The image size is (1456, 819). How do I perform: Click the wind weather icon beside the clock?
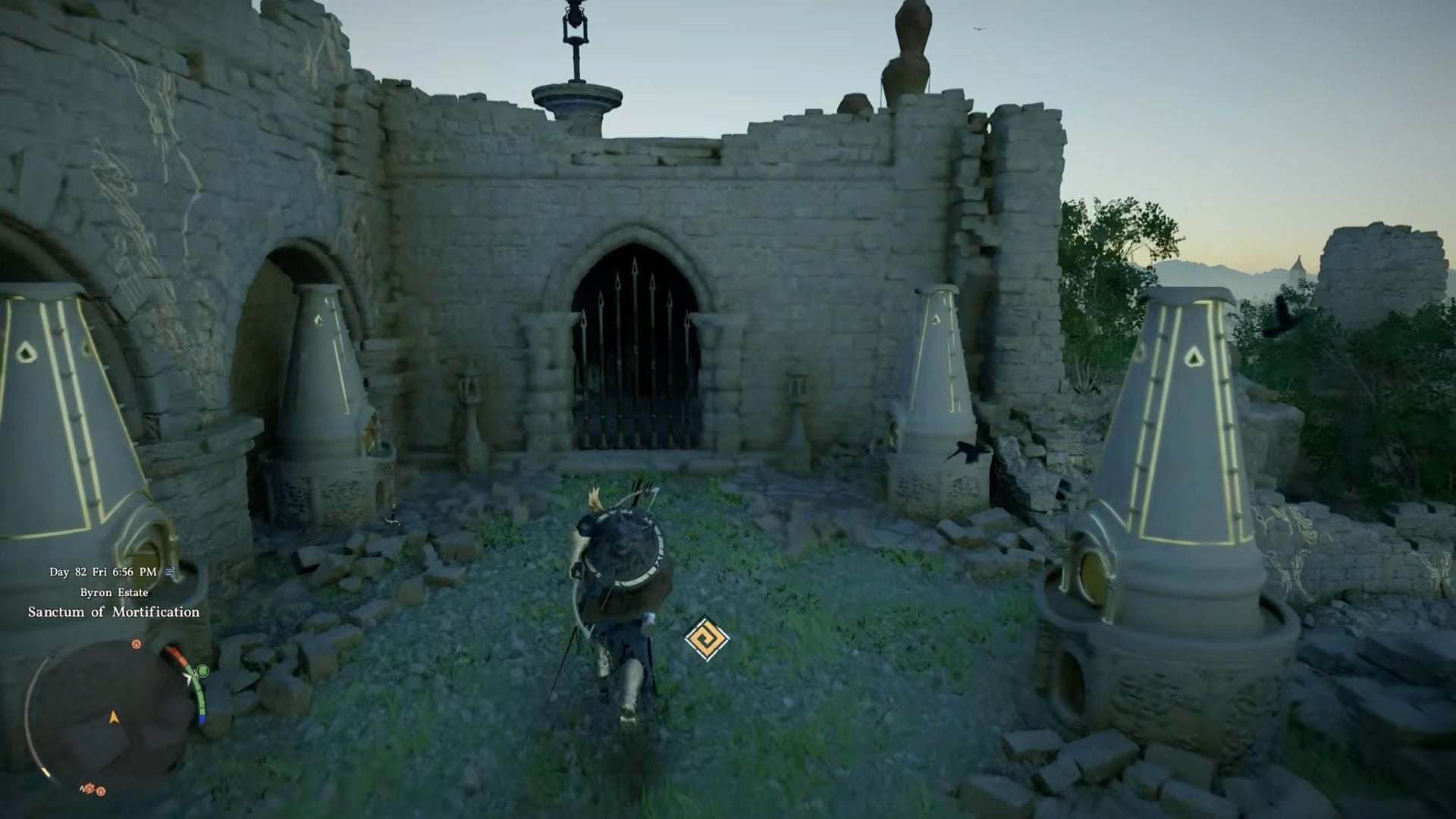[169, 572]
